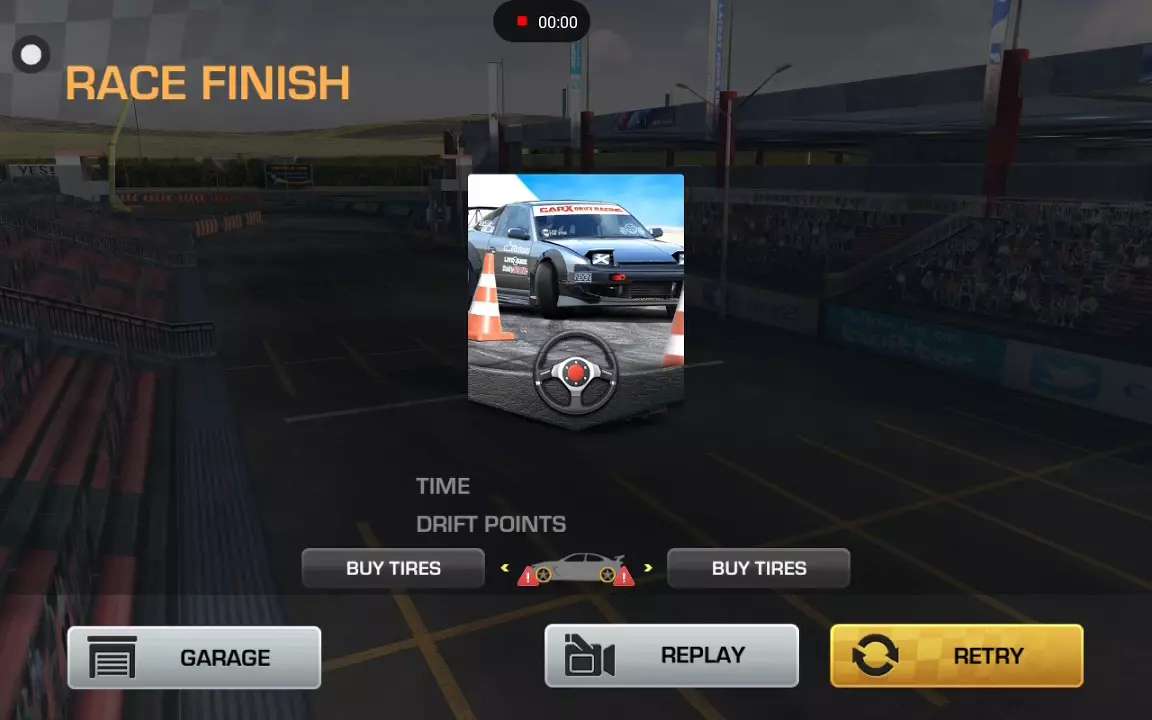Viewport: 1152px width, 720px height.
Task: Watch the race Replay
Action: coord(671,656)
